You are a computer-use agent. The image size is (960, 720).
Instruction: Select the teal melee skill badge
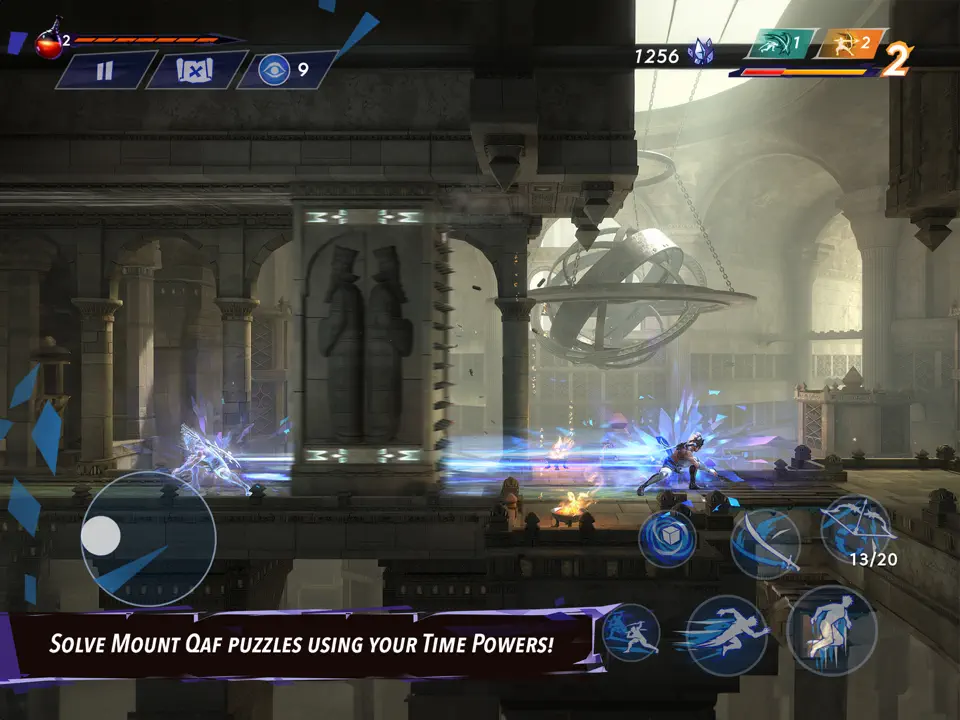[x=782, y=44]
